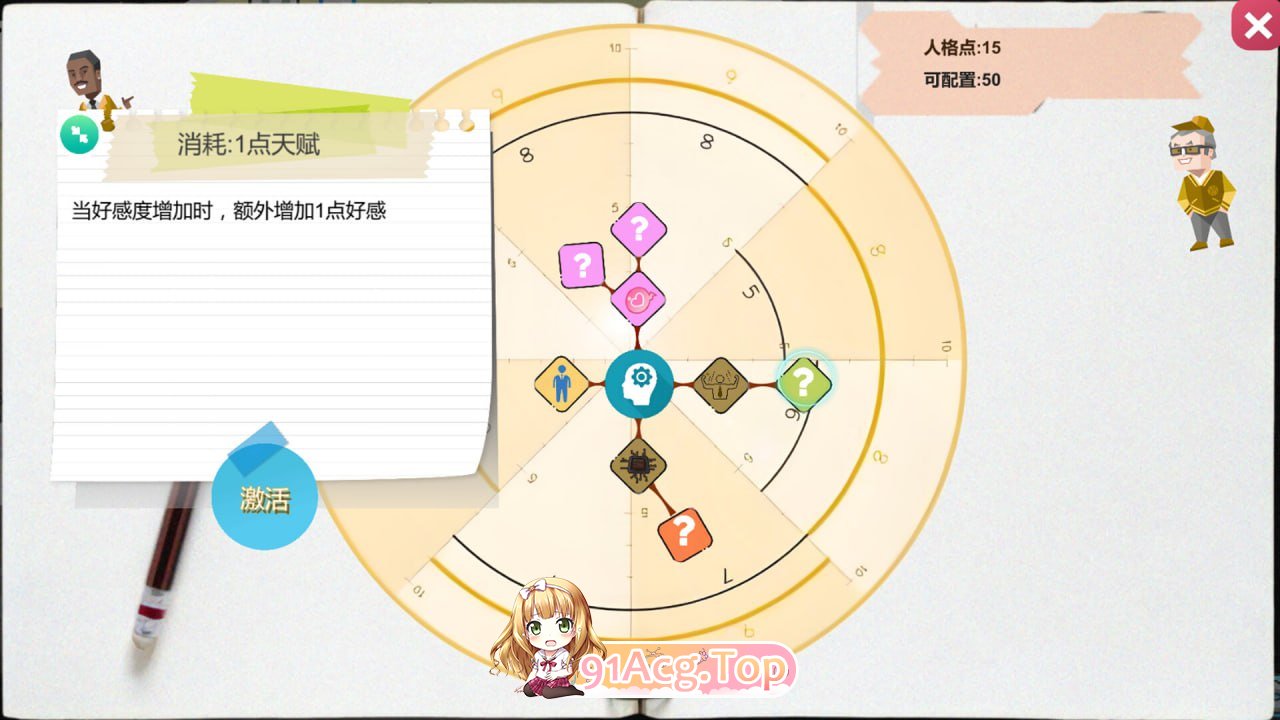The image size is (1280, 720).
Task: Close the talent wheel screen
Action: 1256,27
